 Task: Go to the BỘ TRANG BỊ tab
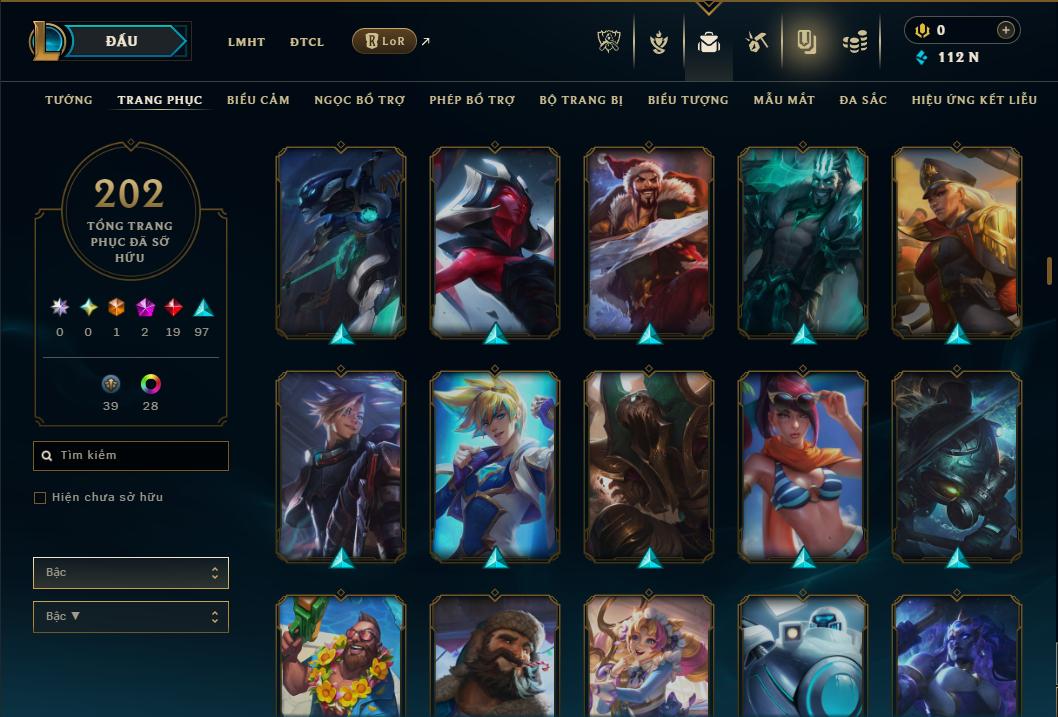point(581,100)
